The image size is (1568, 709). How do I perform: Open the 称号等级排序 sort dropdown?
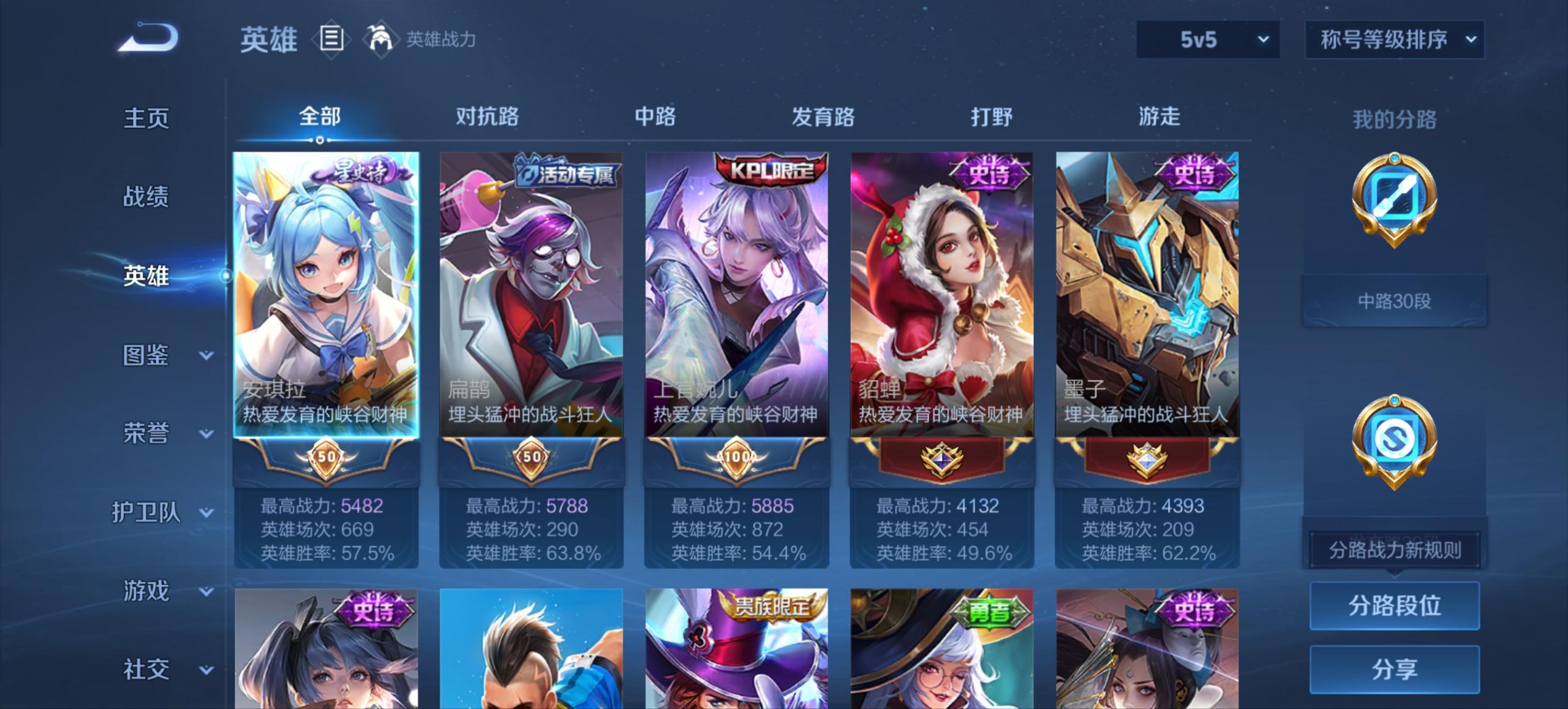pyautogui.click(x=1395, y=40)
